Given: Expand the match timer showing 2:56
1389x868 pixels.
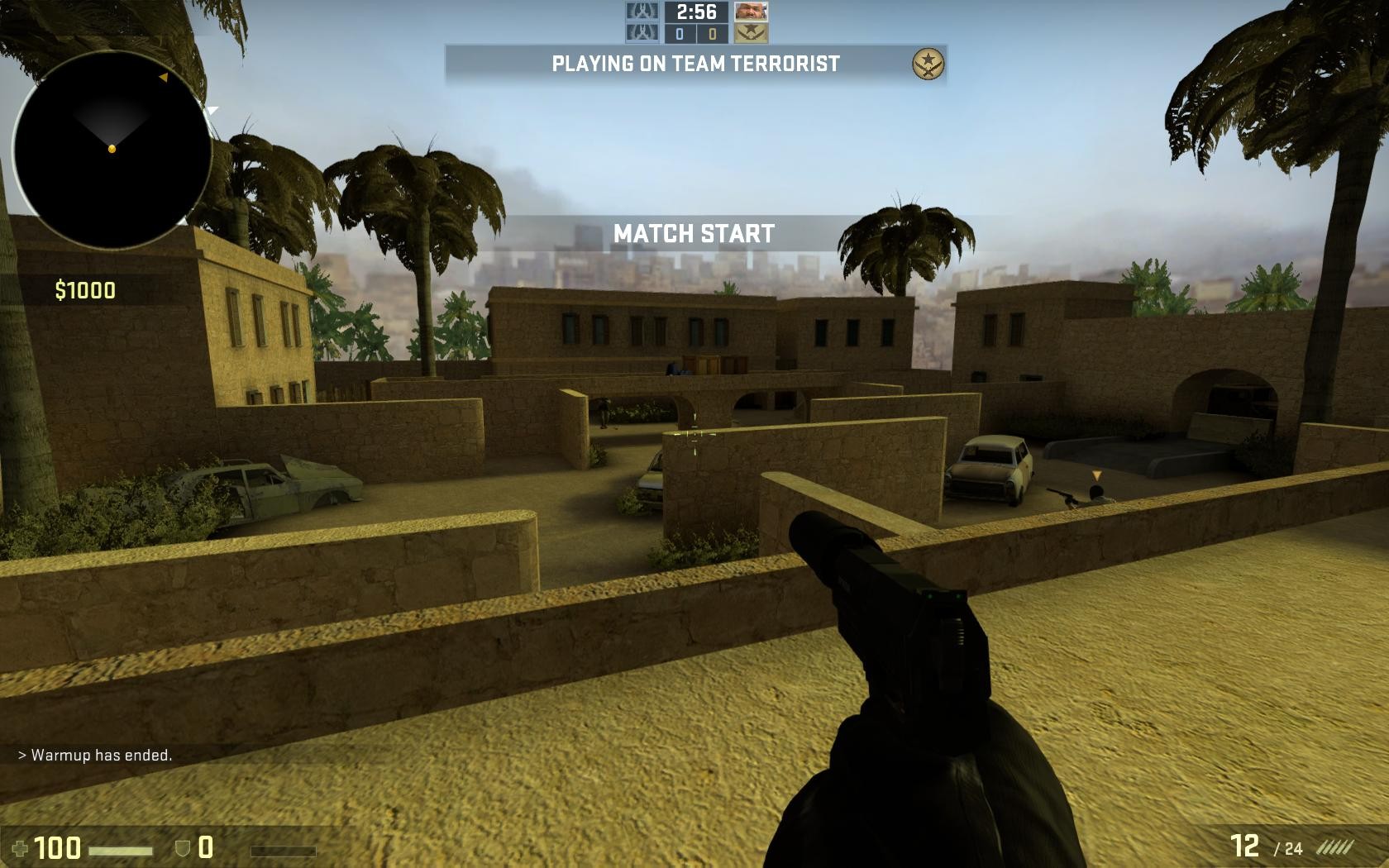Looking at the screenshot, I should tap(697, 12).
